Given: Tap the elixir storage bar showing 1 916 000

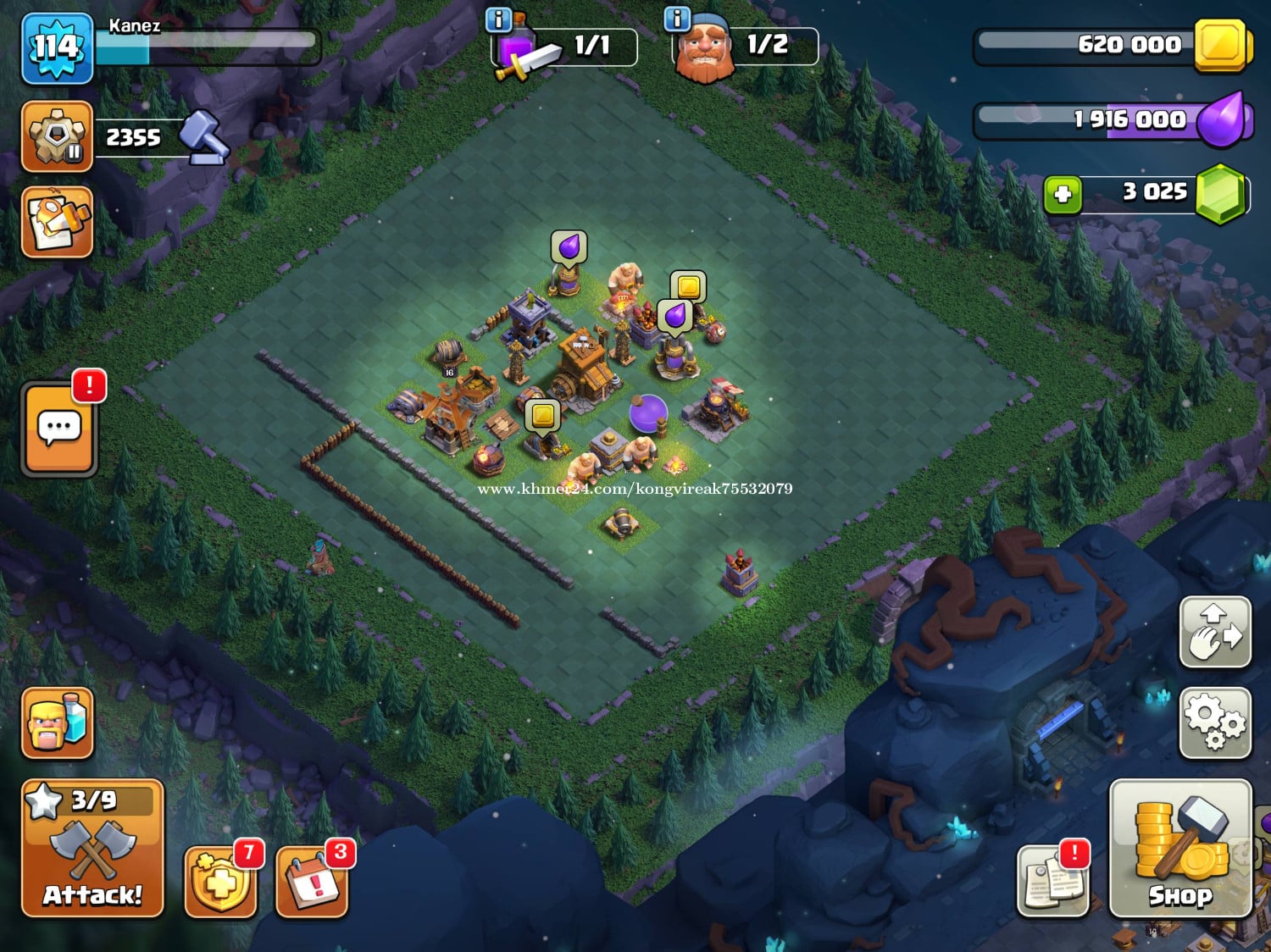Looking at the screenshot, I should click(1112, 120).
